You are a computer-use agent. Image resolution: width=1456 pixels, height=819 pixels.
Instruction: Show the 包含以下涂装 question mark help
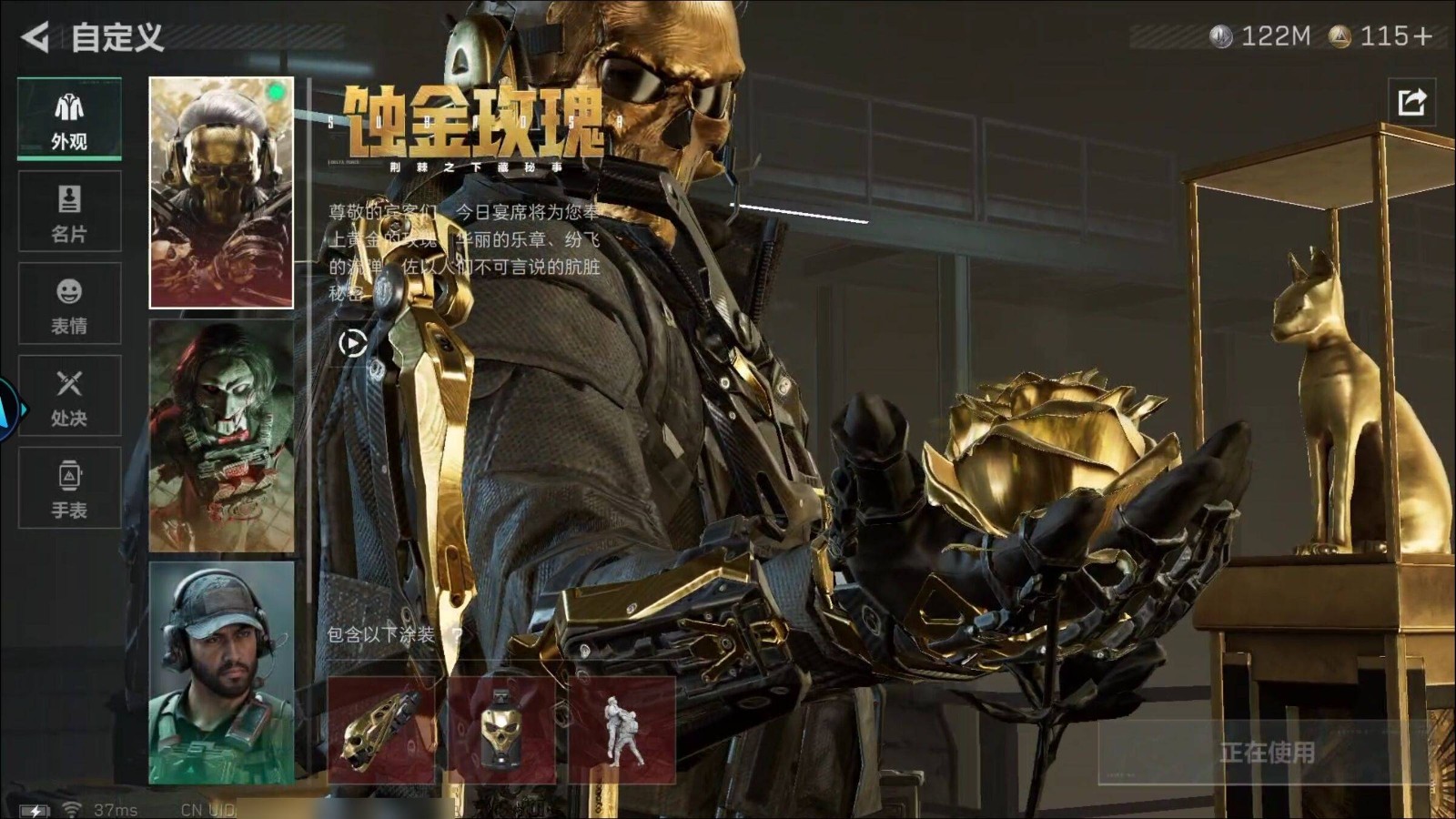coord(456,634)
